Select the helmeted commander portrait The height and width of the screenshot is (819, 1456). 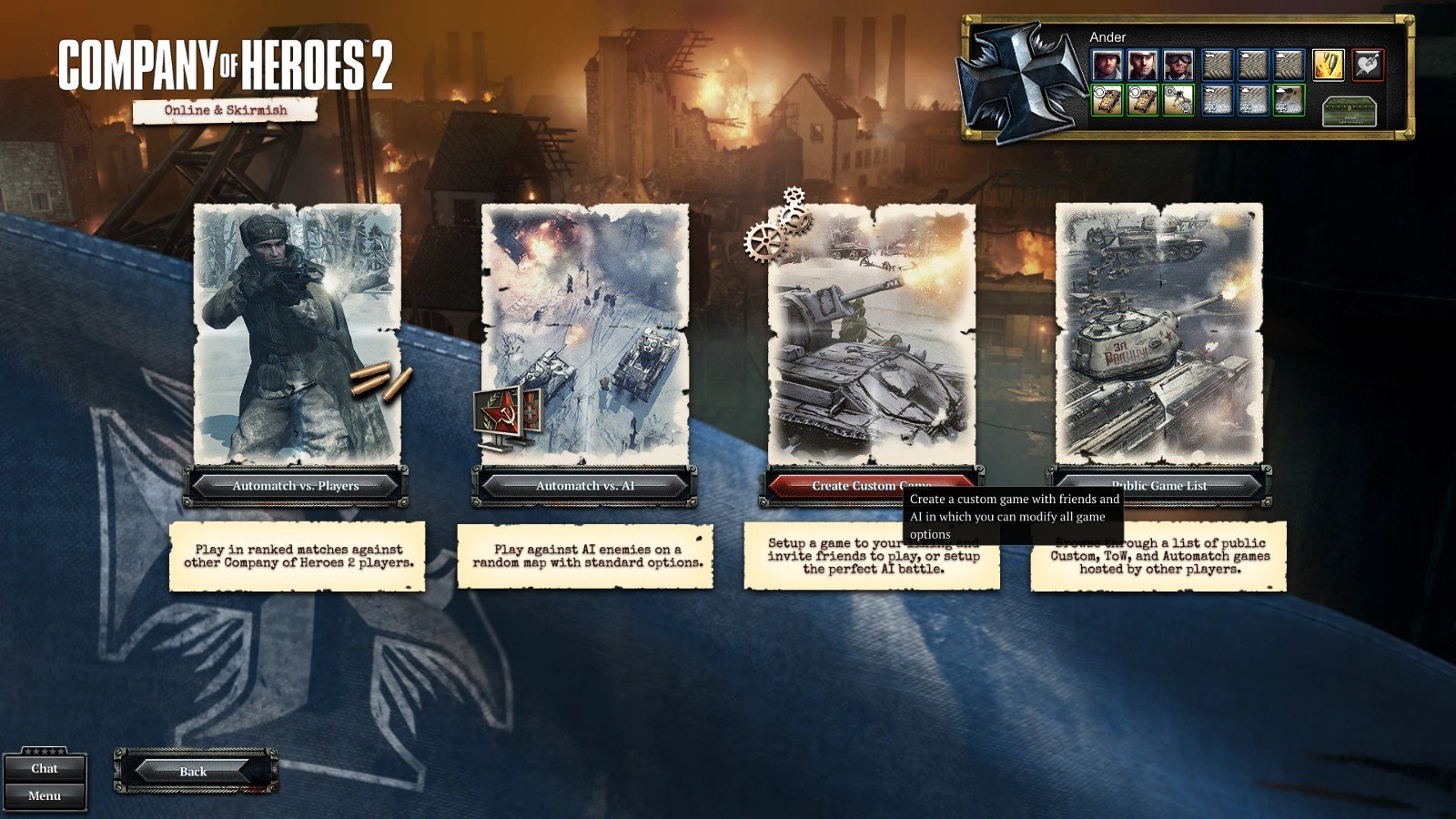[x=1107, y=66]
